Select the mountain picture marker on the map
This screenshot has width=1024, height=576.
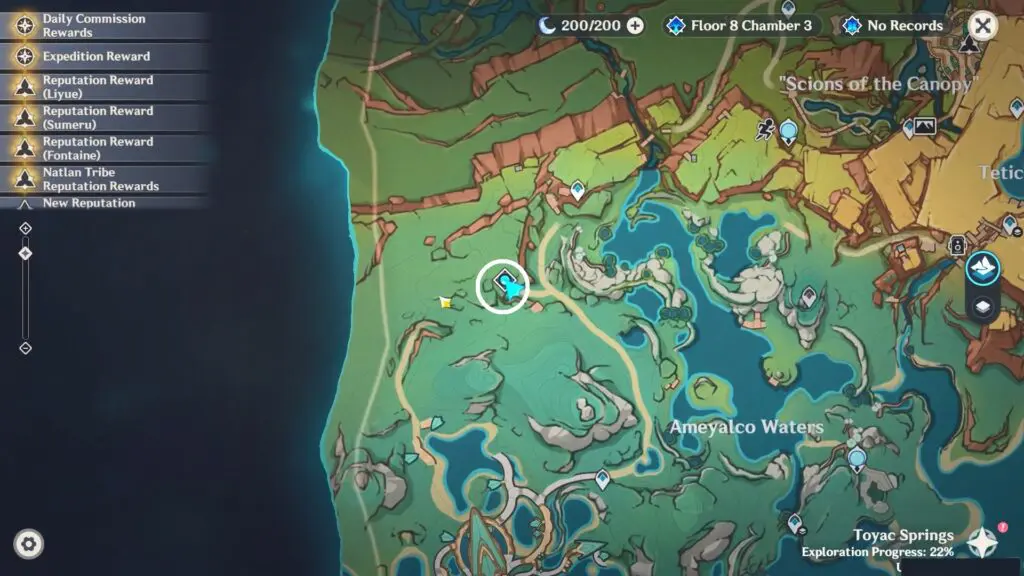(x=925, y=126)
